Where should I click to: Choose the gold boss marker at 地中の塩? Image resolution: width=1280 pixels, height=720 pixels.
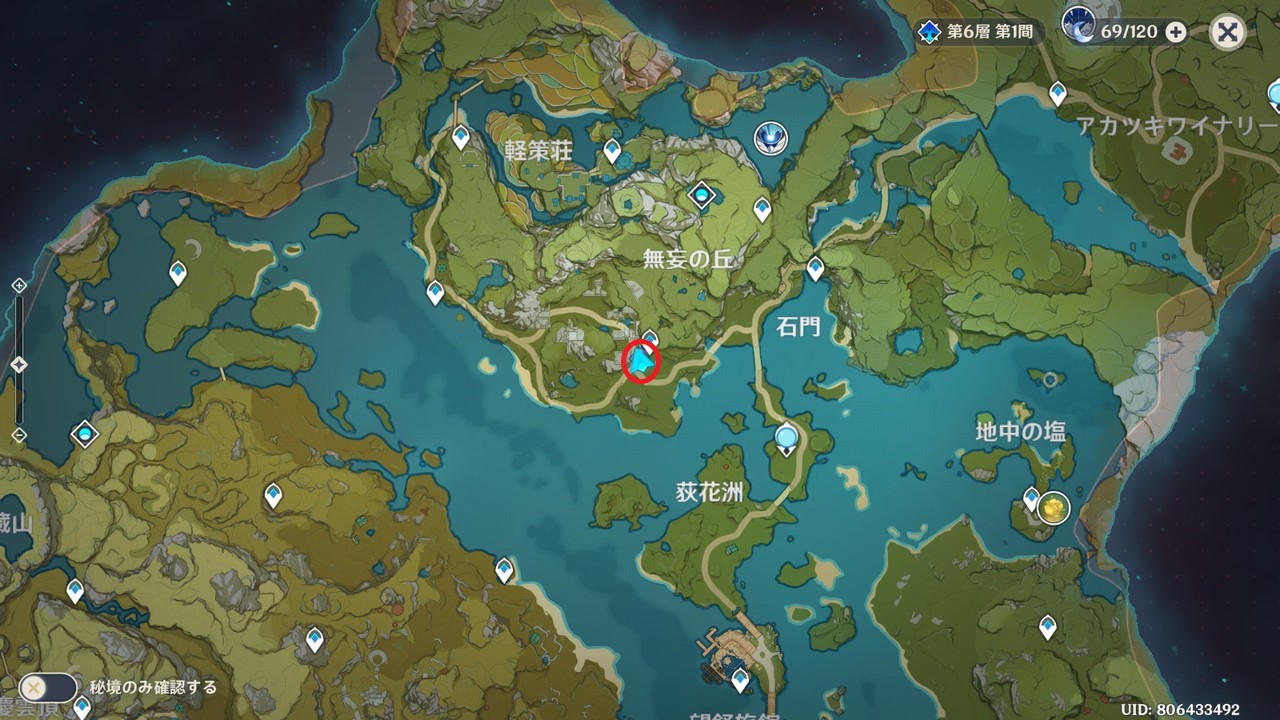pos(1053,508)
